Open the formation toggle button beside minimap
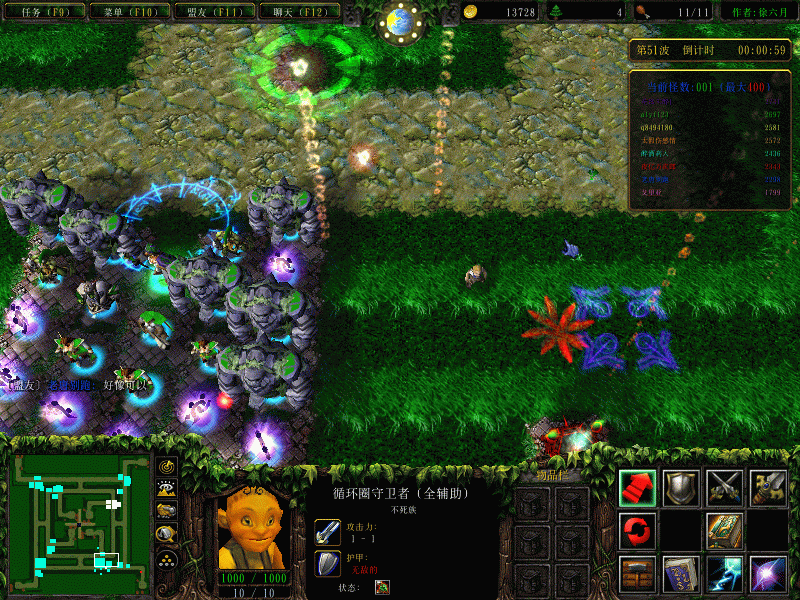The width and height of the screenshot is (800, 600). (x=167, y=559)
